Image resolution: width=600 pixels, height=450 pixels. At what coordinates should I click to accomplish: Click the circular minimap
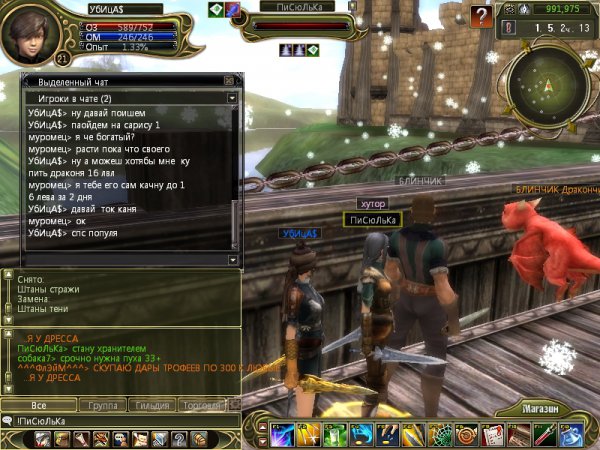pos(546,85)
